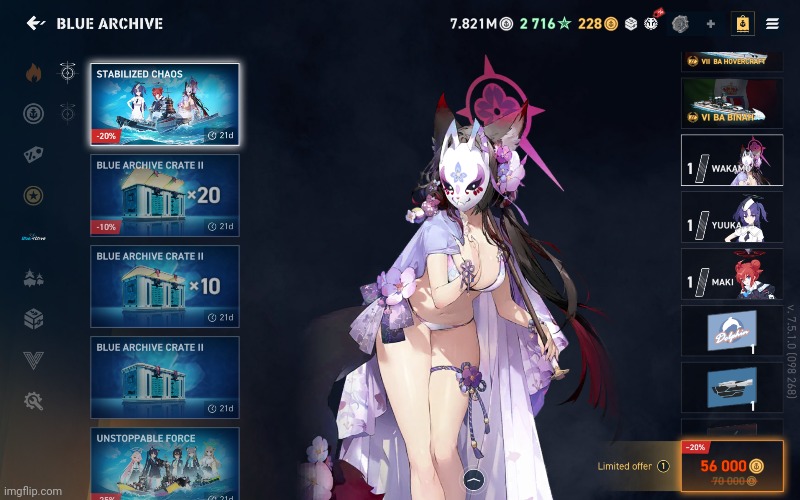800x500 pixels.
Task: Open the flame featured category
Action: coord(34,72)
